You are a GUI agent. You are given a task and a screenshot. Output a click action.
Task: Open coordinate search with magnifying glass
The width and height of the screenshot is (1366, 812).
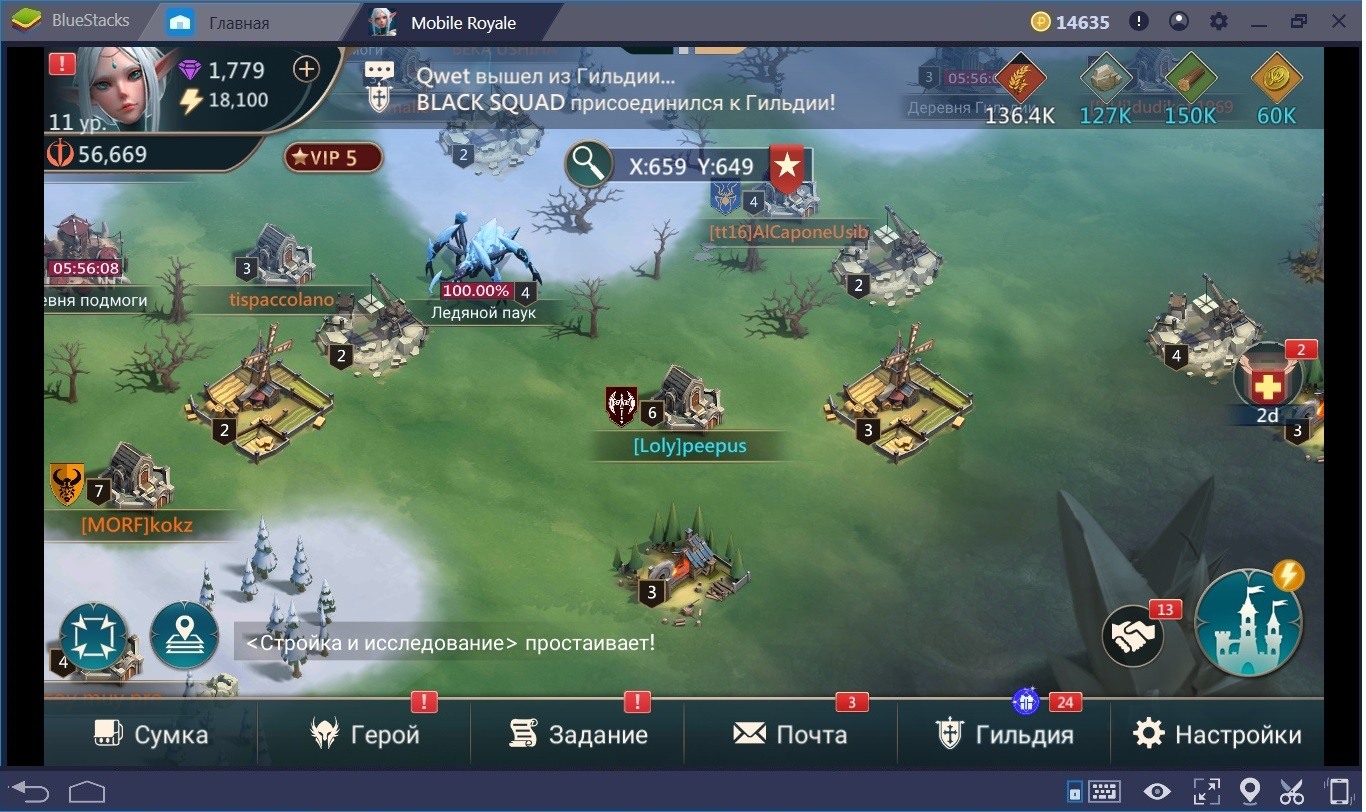(x=589, y=165)
